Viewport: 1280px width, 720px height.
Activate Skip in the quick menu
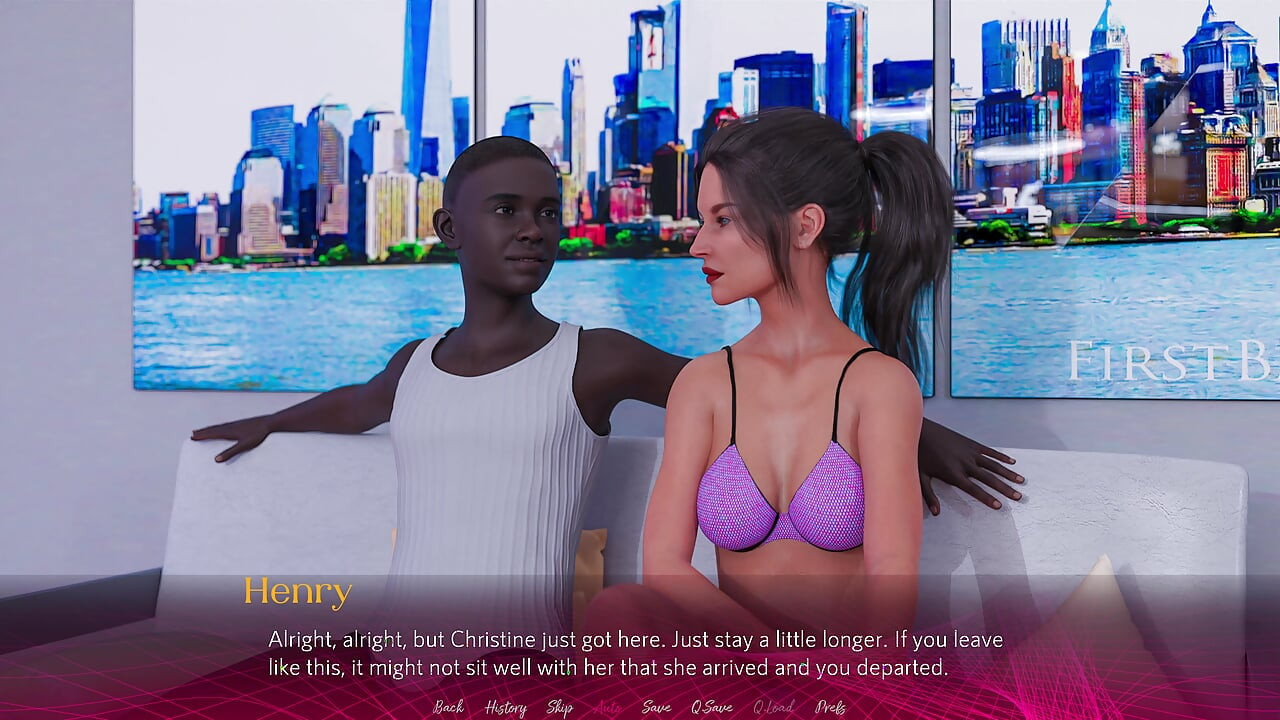(559, 707)
